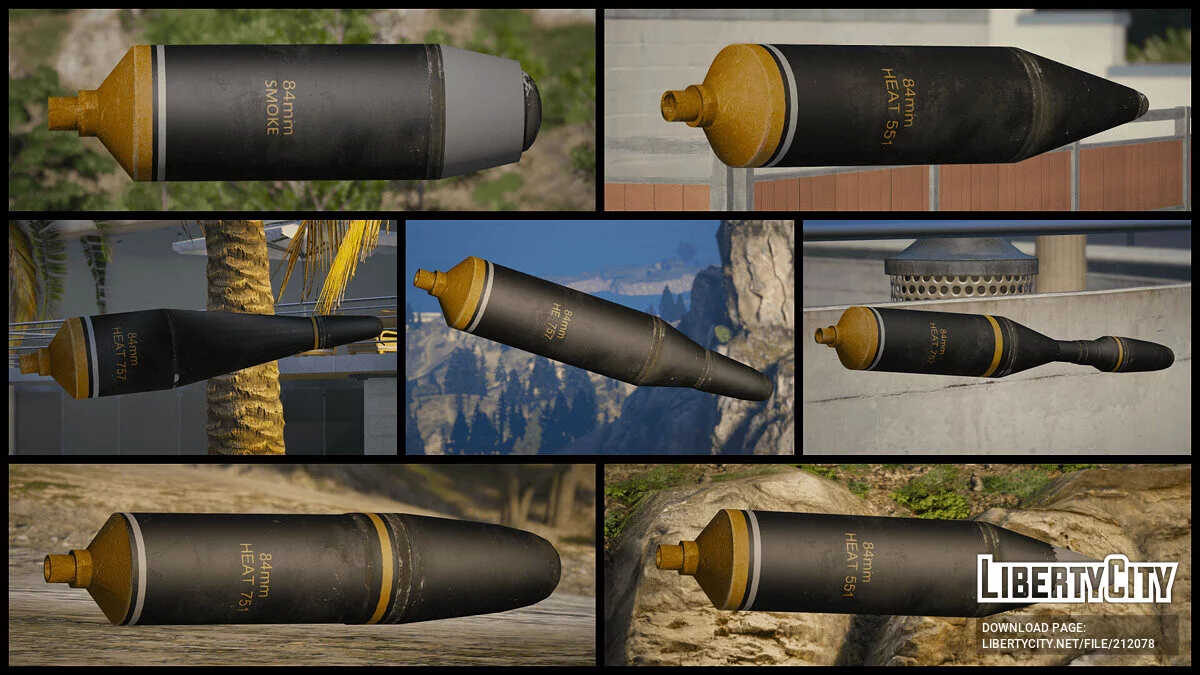
Task: Open the libertycity.net/file/212078 download link
Action: pos(1067,643)
